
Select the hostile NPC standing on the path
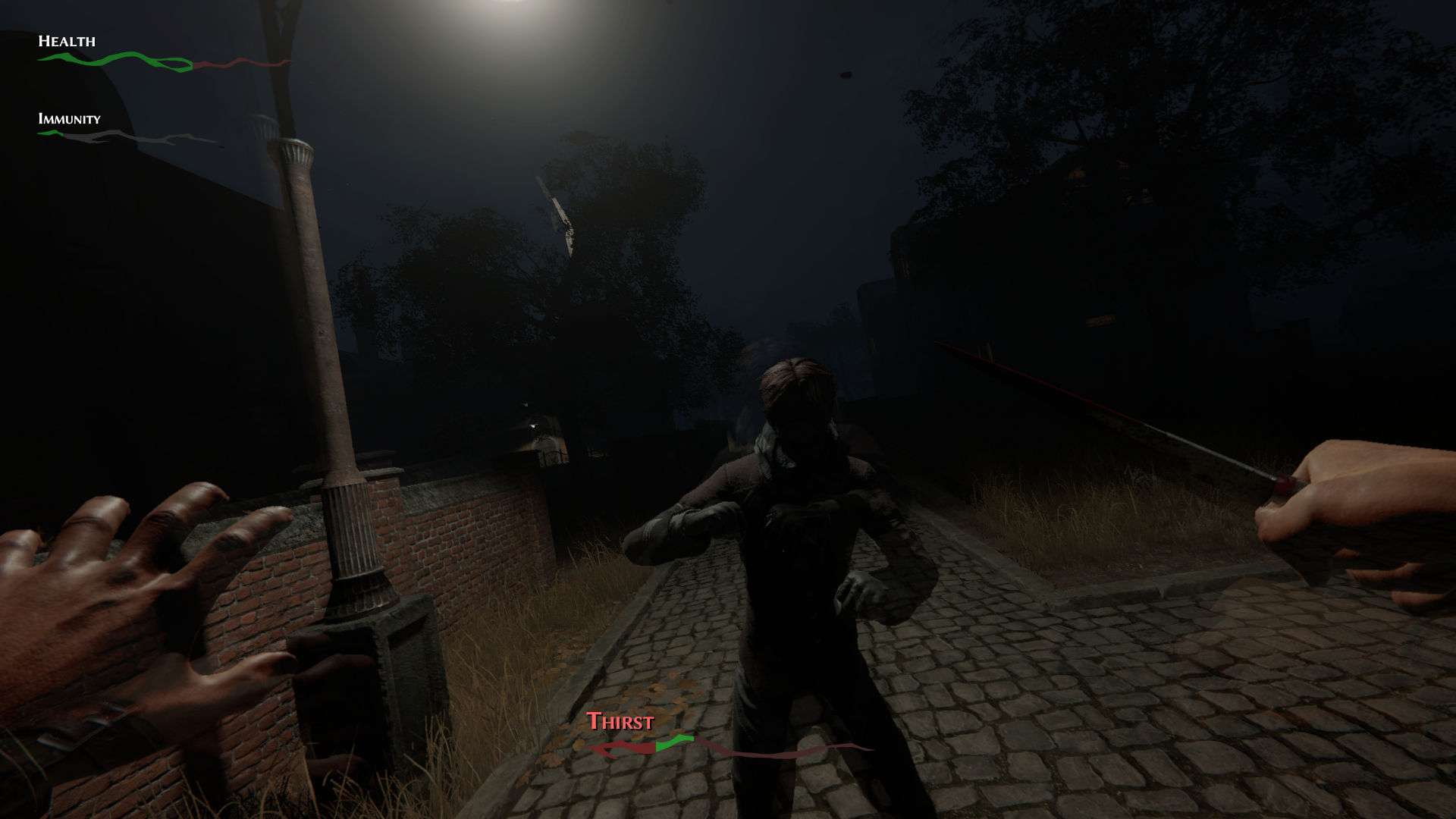(804, 531)
